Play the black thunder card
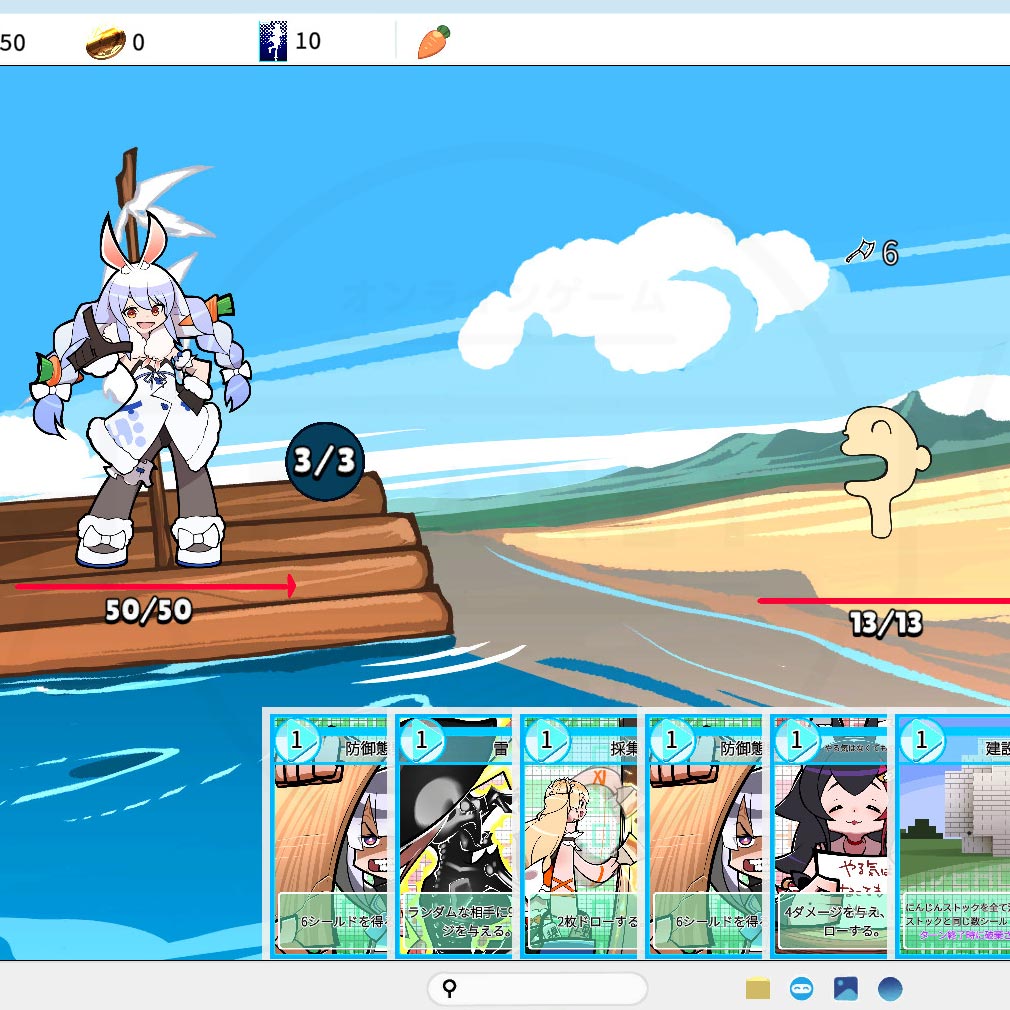Image resolution: width=1010 pixels, height=1010 pixels. [456, 835]
